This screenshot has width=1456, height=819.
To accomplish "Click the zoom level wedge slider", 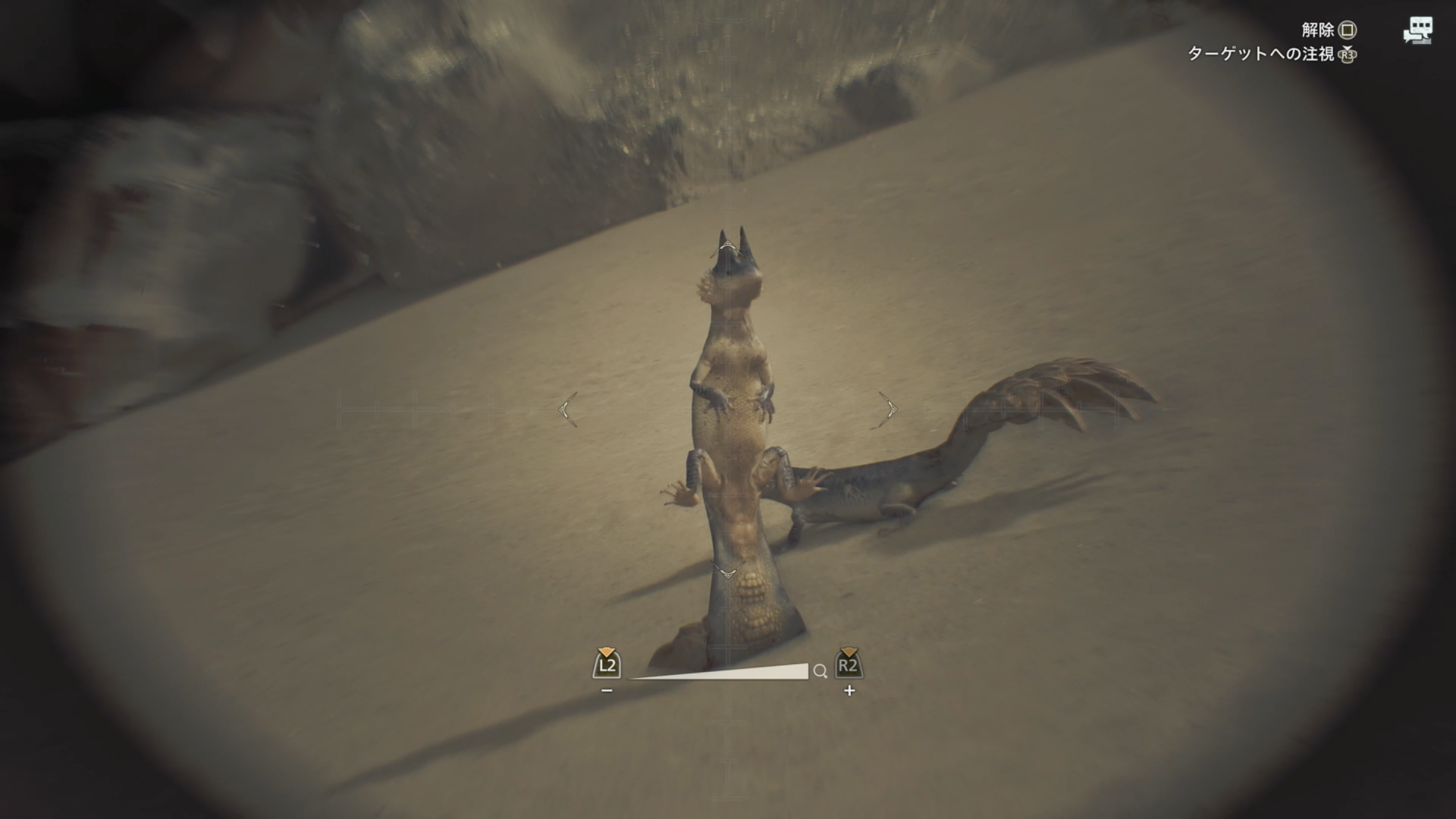I will [720, 673].
